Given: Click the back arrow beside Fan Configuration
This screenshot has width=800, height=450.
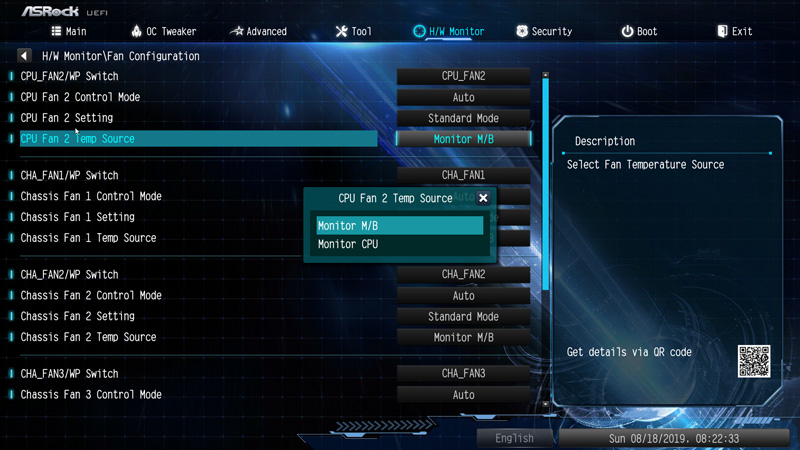Looking at the screenshot, I should click(x=25, y=56).
